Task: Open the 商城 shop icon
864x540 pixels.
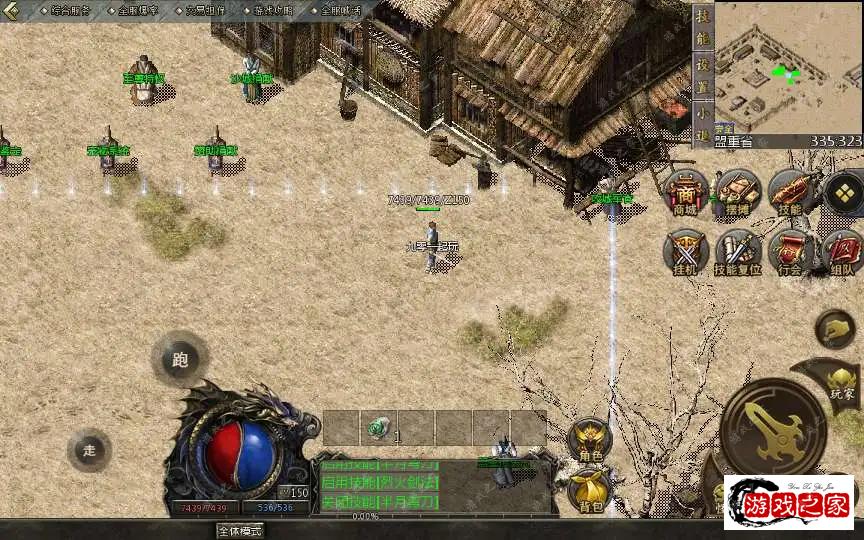Action: (x=685, y=191)
